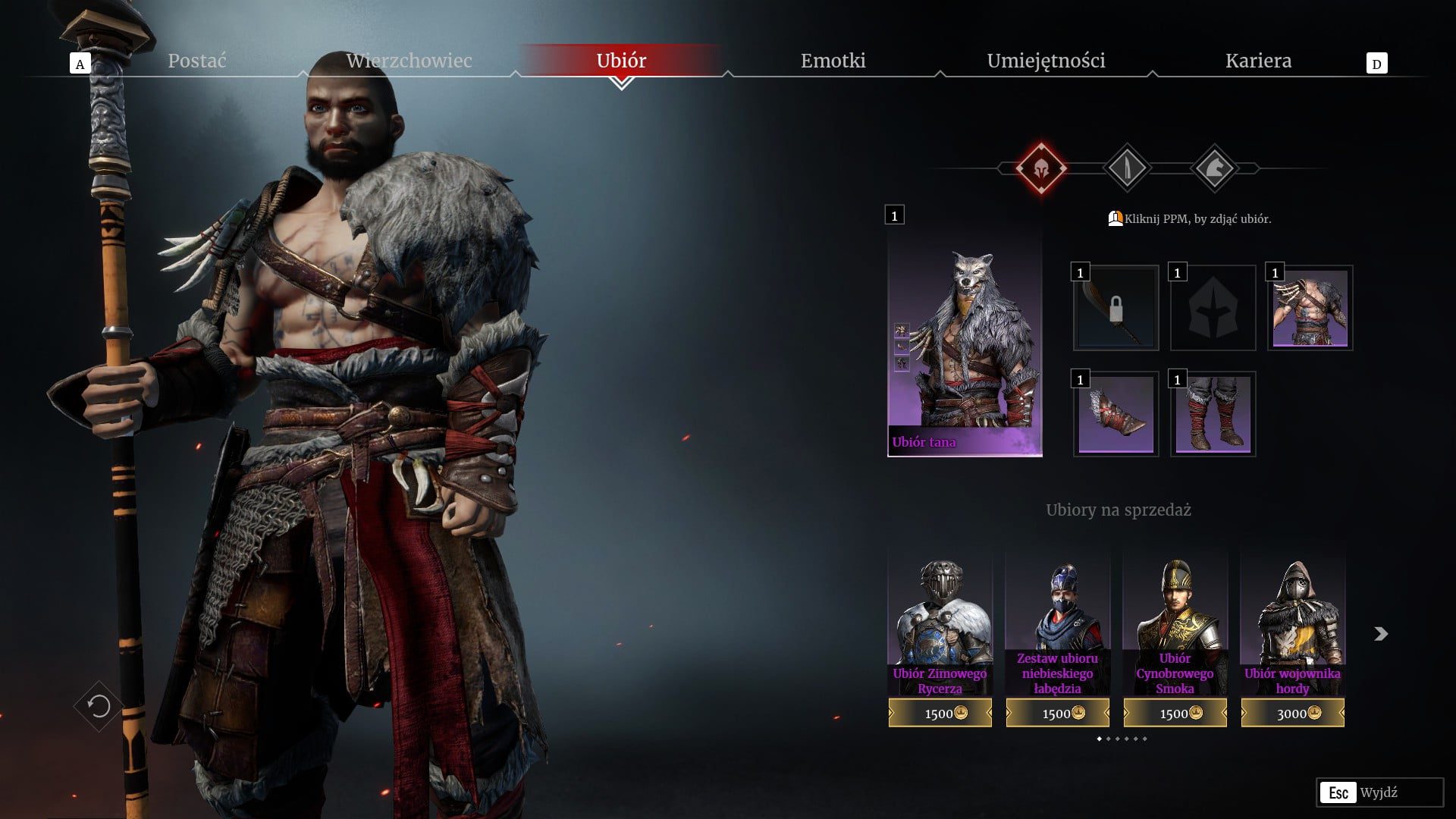
Task: Show next page of outfits for sale
Action: [1381, 634]
